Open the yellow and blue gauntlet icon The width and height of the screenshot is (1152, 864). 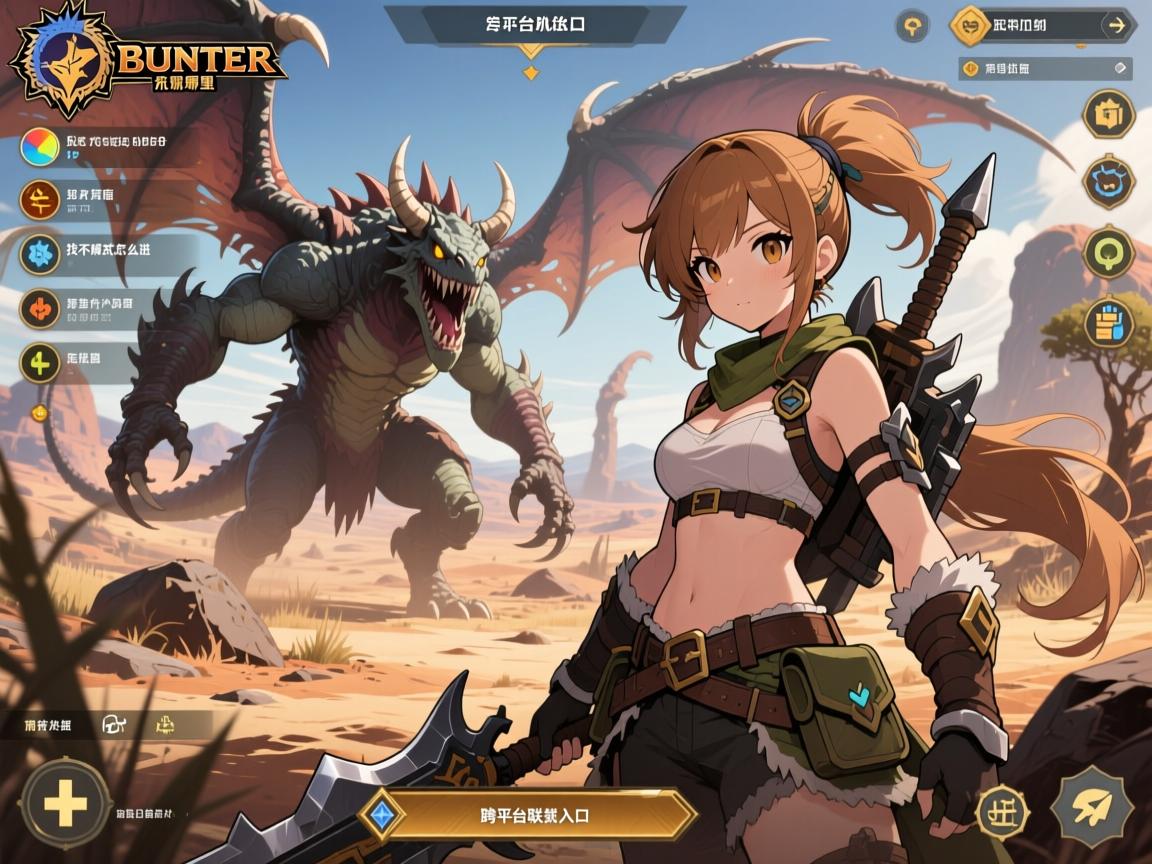[1108, 323]
